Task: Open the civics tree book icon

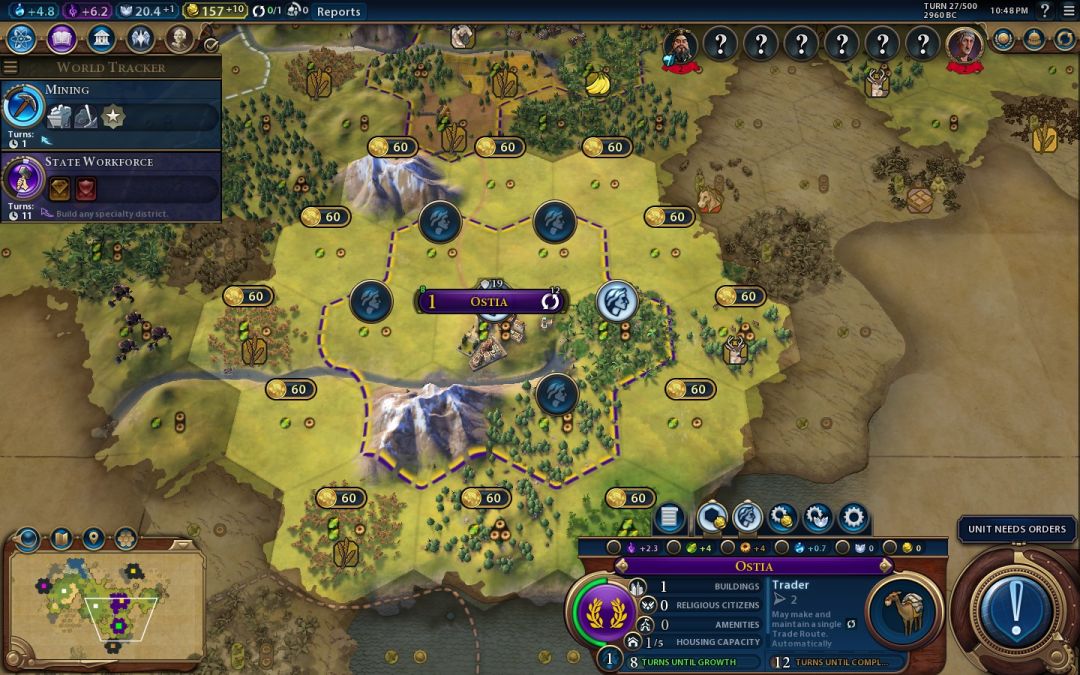Action: (x=62, y=39)
